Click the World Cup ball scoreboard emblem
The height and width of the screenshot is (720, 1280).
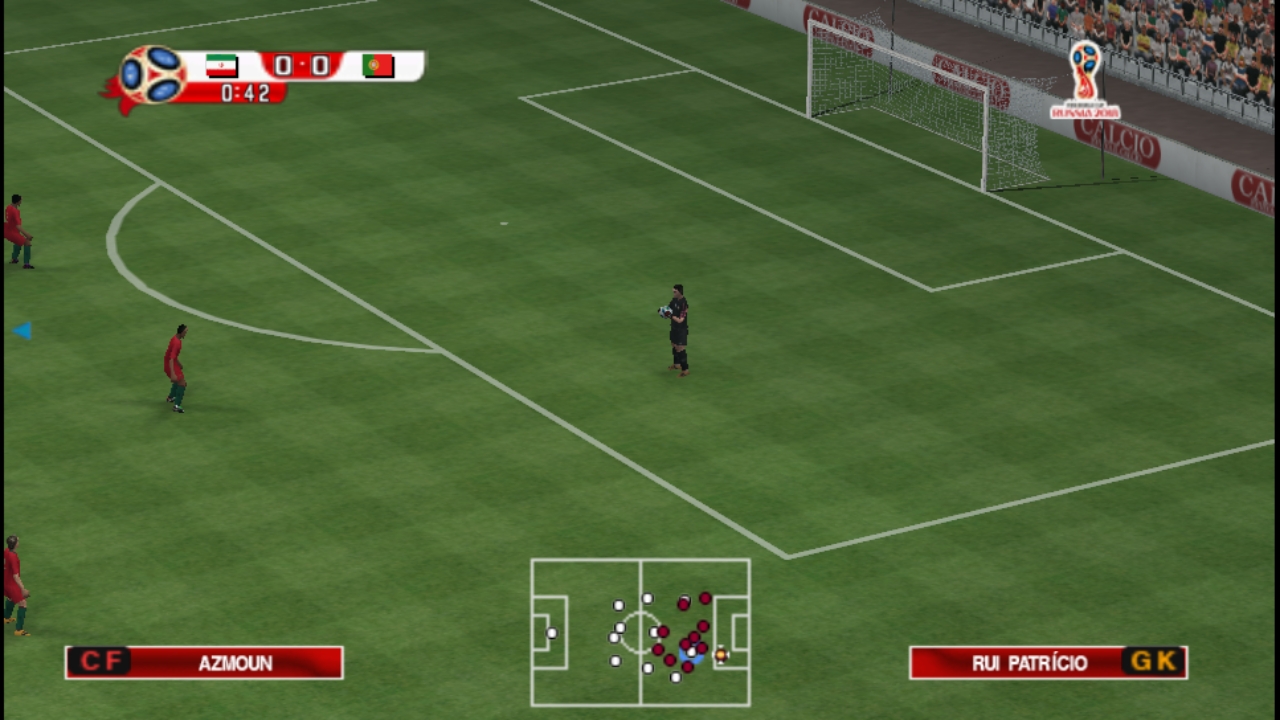point(152,76)
